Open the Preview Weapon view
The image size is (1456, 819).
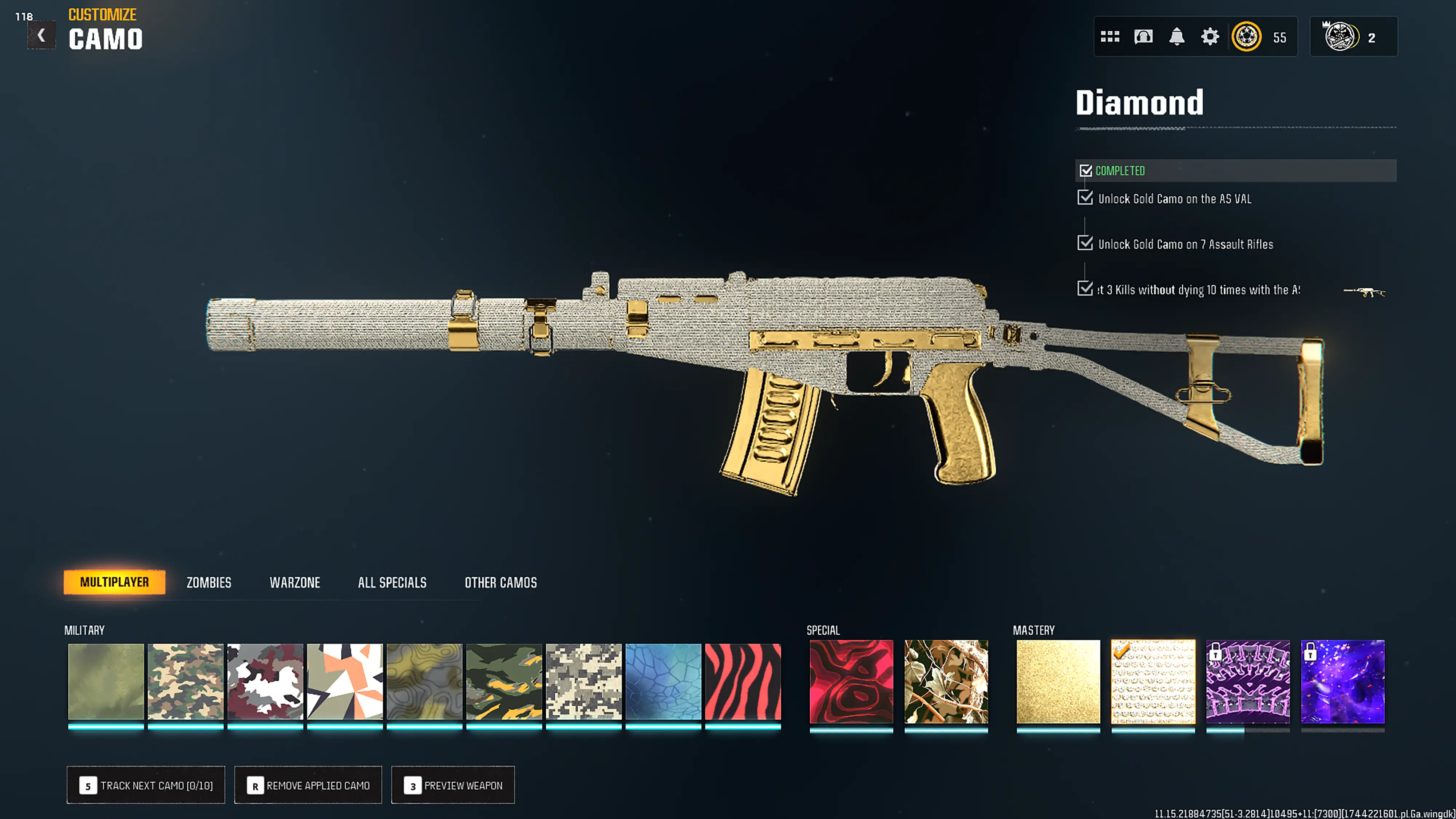[453, 785]
